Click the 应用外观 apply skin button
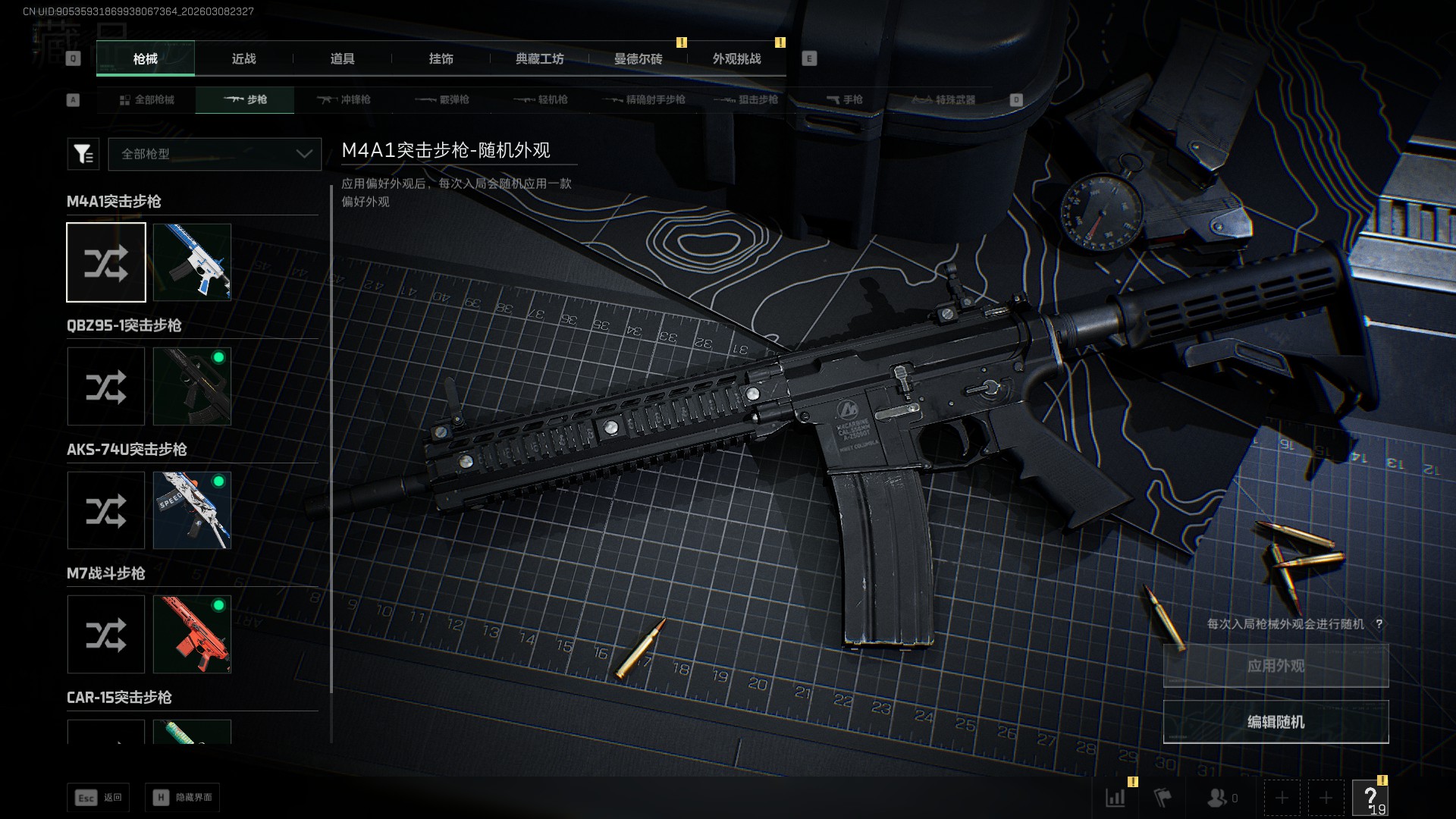Image resolution: width=1456 pixels, height=819 pixels. 1276,666
